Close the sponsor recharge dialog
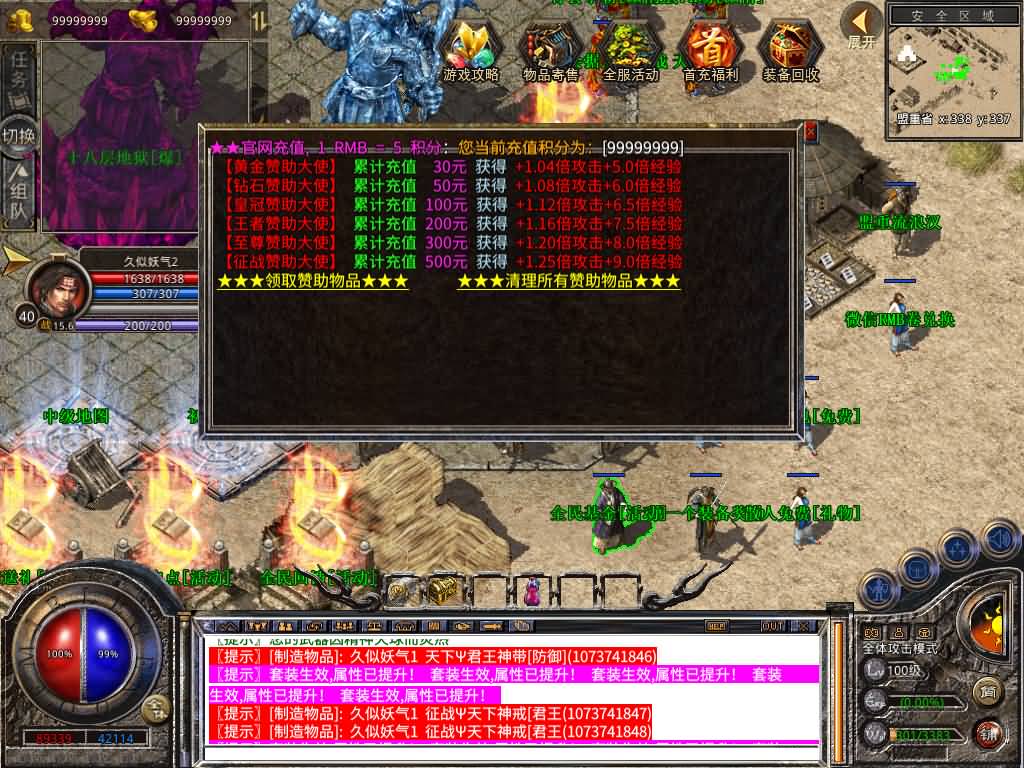Screen dimensions: 1024x768 click(810, 132)
